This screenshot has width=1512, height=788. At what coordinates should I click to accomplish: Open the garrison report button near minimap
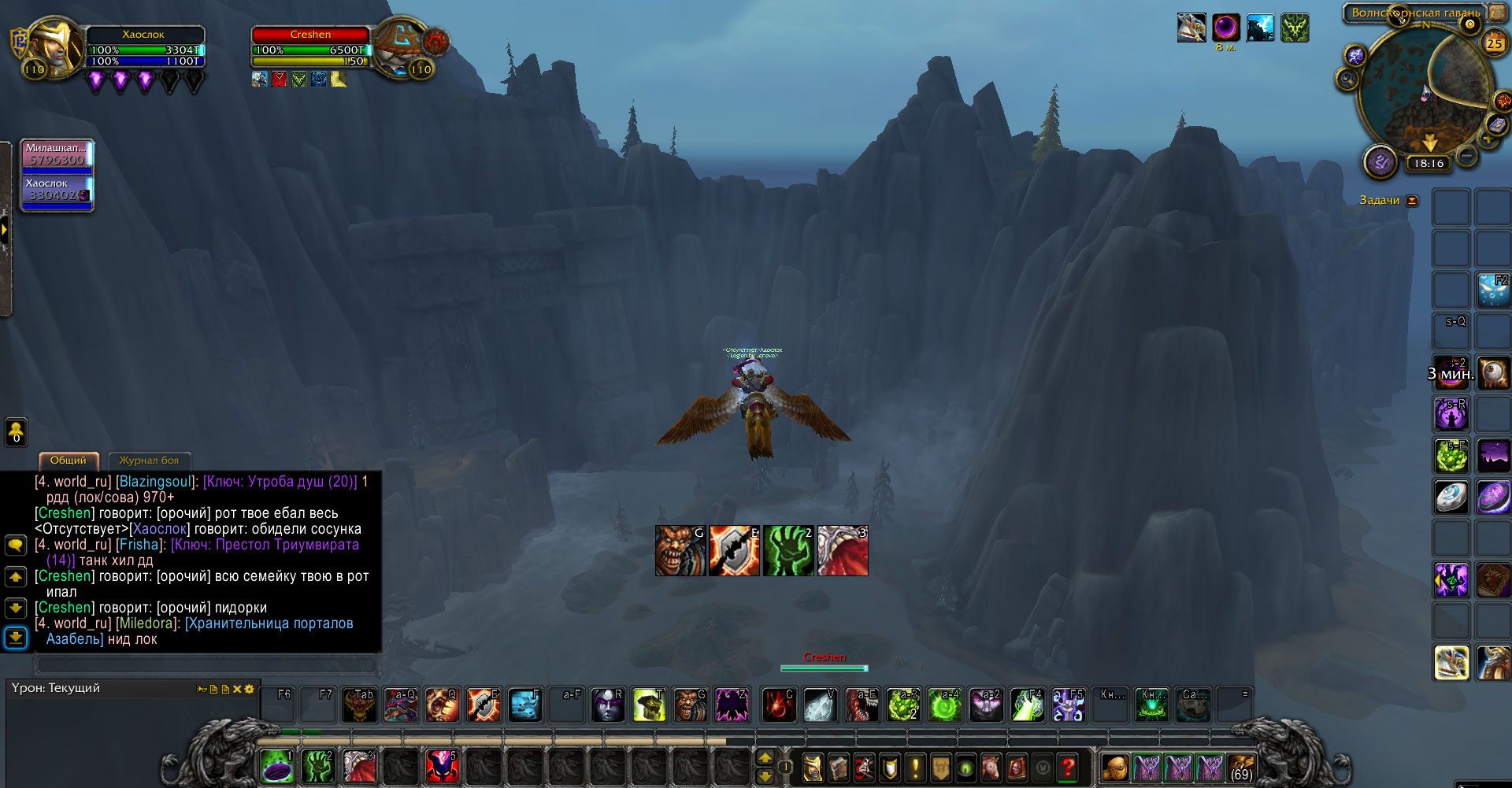pyautogui.click(x=1380, y=161)
